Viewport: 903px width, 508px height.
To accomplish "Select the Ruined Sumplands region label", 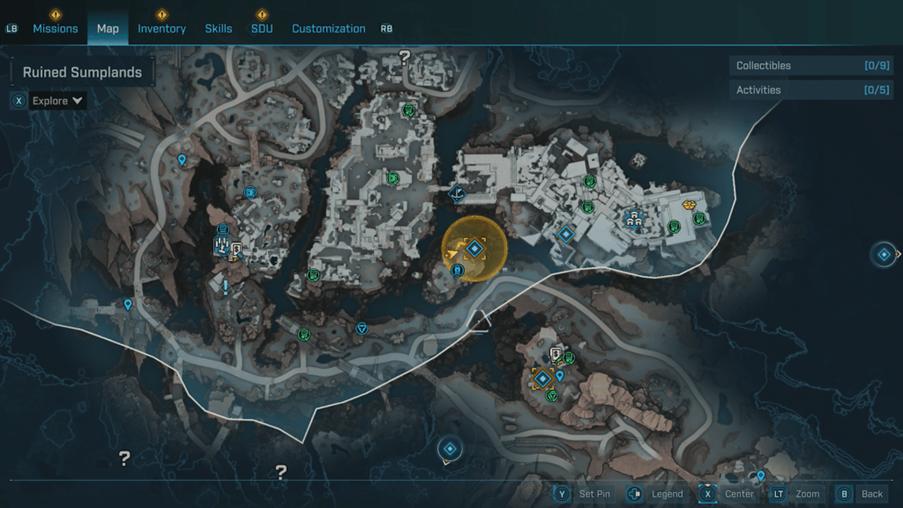I will point(82,73).
